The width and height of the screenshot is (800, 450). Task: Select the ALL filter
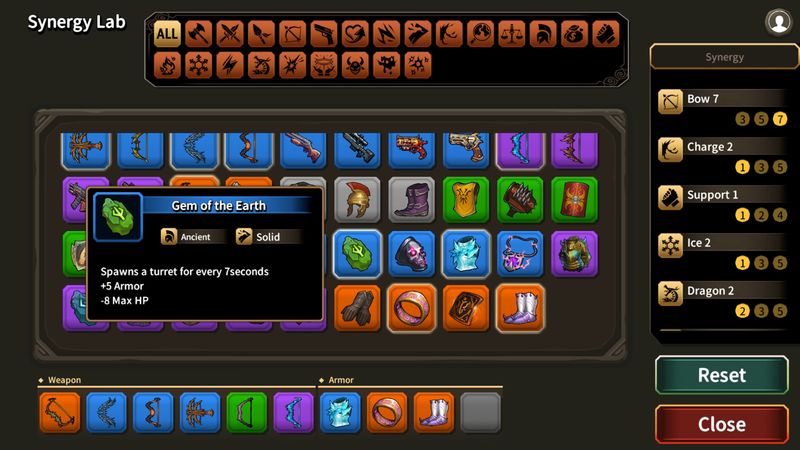(x=167, y=34)
